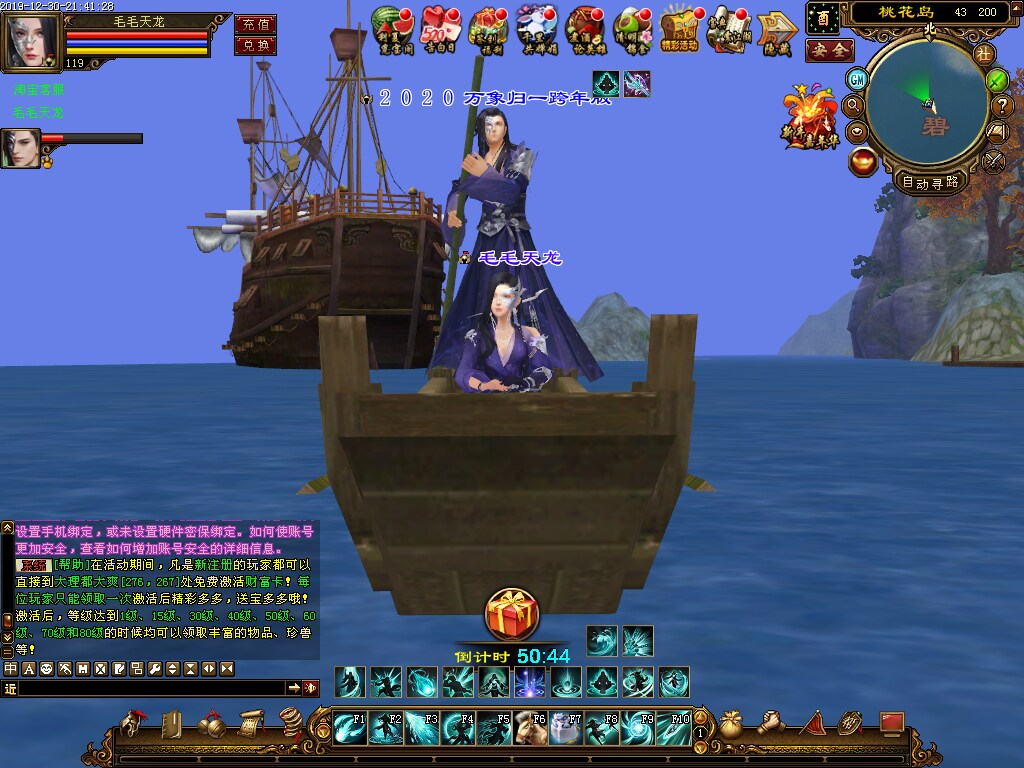Open the GM help button

857,79
